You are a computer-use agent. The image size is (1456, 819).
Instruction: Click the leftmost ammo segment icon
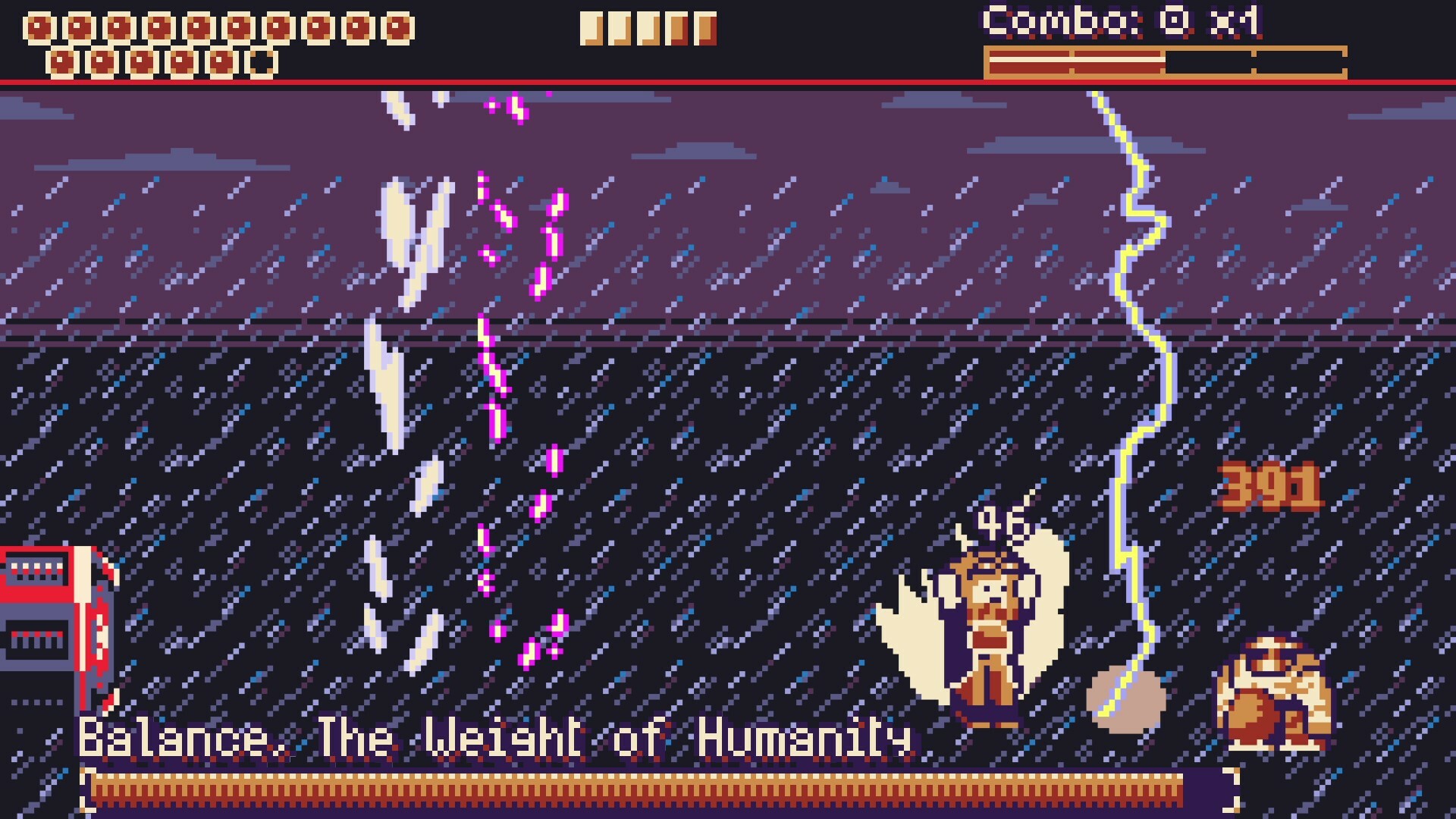pos(591,29)
